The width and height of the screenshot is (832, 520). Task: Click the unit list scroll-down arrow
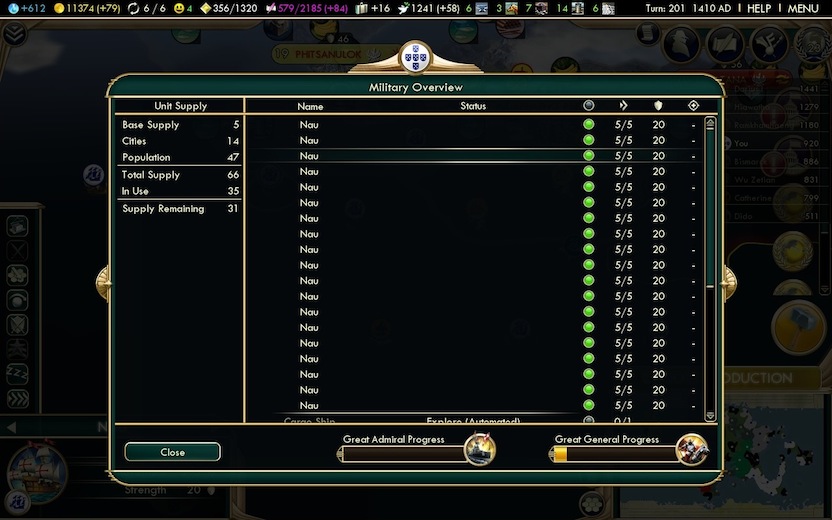[x=710, y=415]
